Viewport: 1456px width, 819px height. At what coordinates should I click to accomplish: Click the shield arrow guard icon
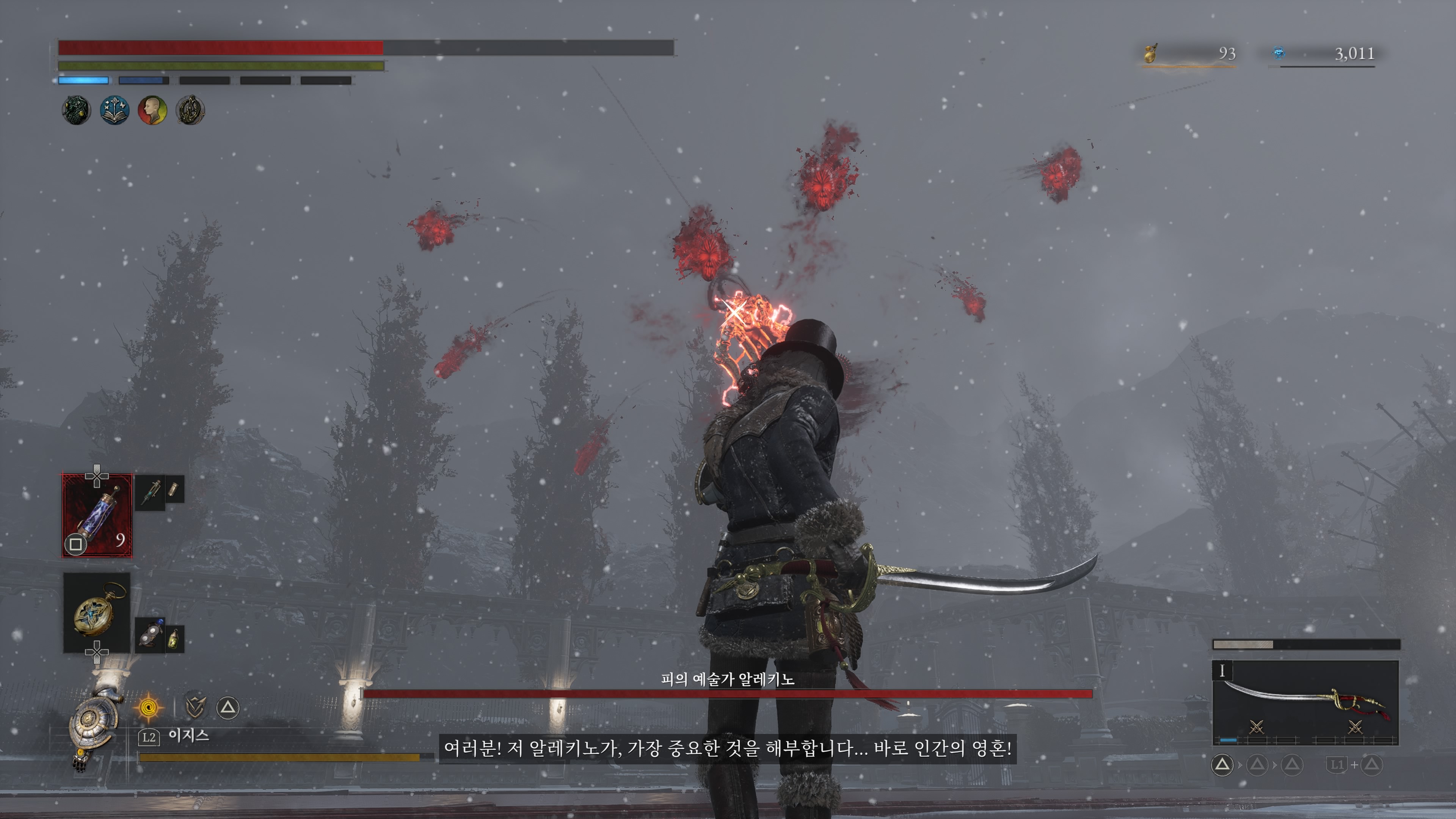[x=196, y=707]
